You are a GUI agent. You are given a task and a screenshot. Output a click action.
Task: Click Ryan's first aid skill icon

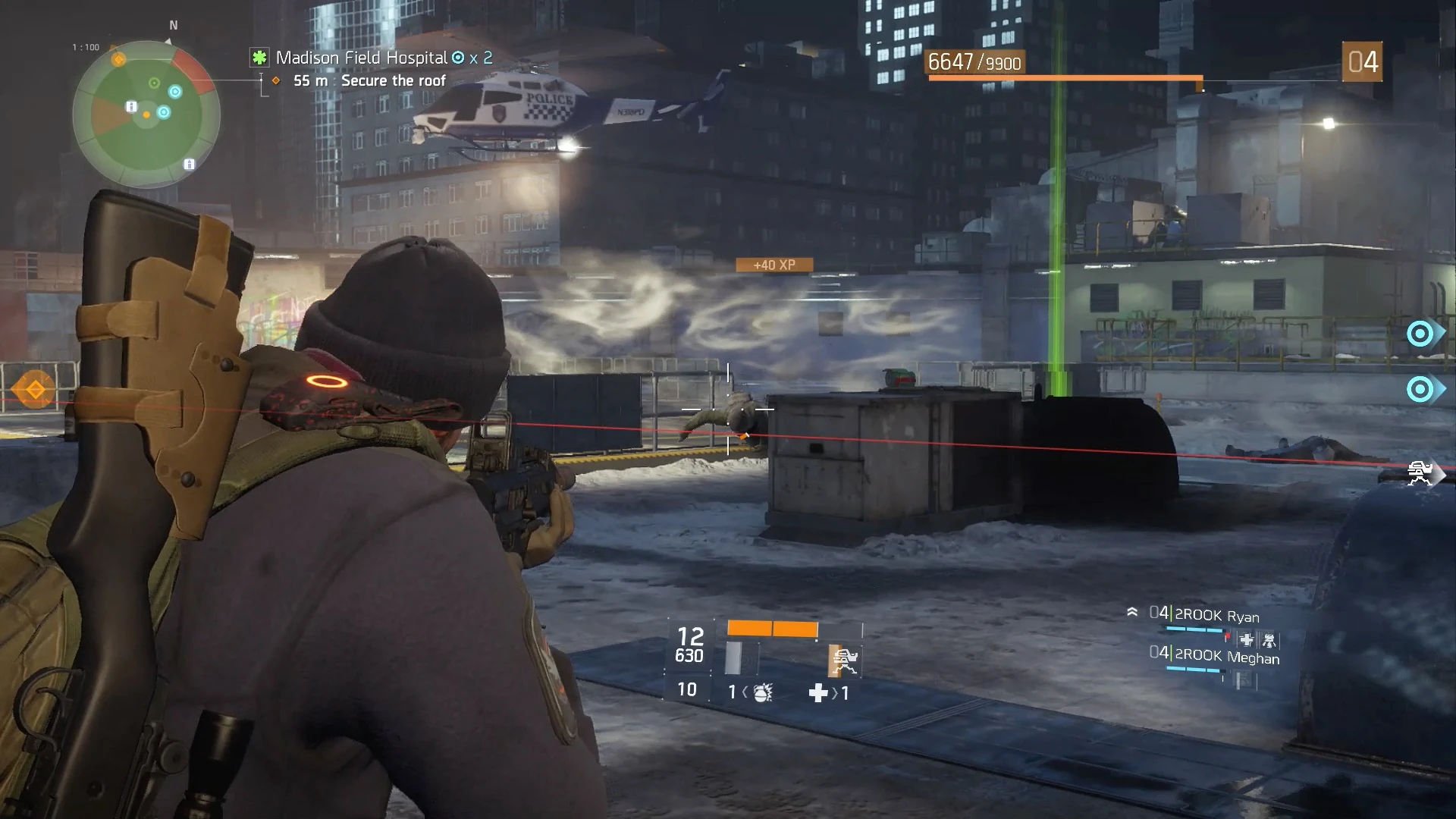pyautogui.click(x=1247, y=641)
